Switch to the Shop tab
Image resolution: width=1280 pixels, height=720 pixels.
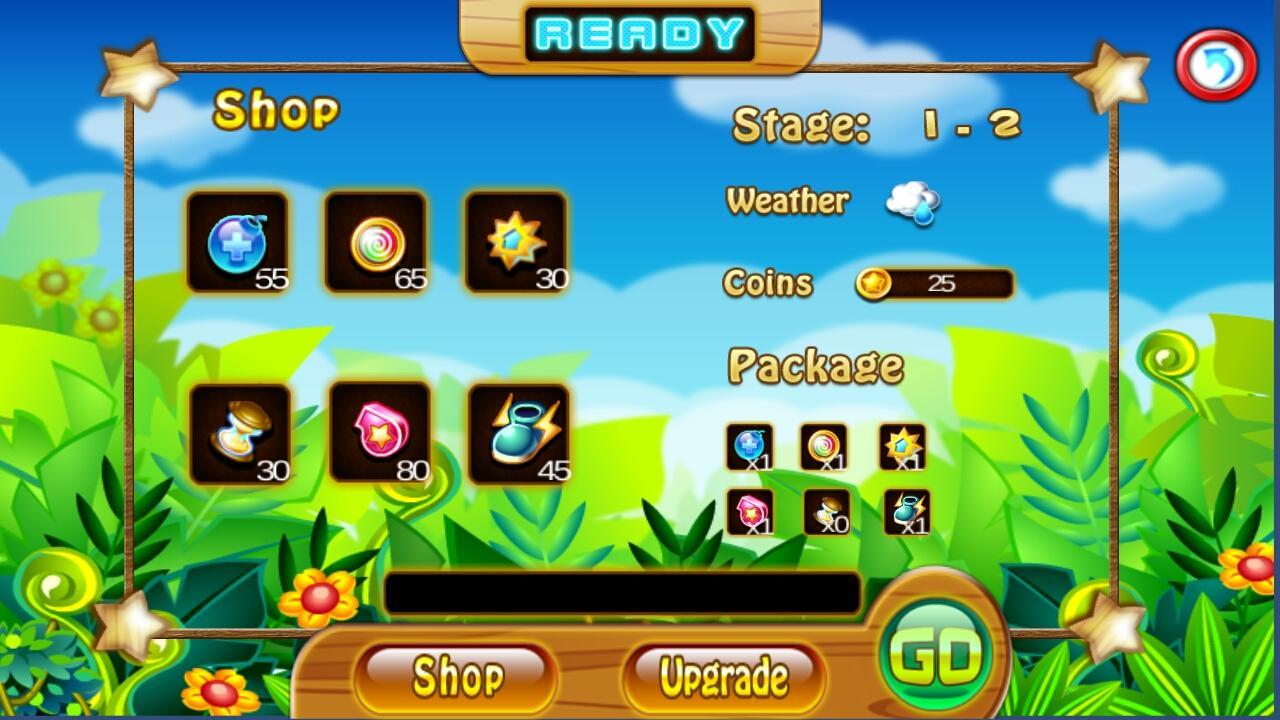(455, 676)
